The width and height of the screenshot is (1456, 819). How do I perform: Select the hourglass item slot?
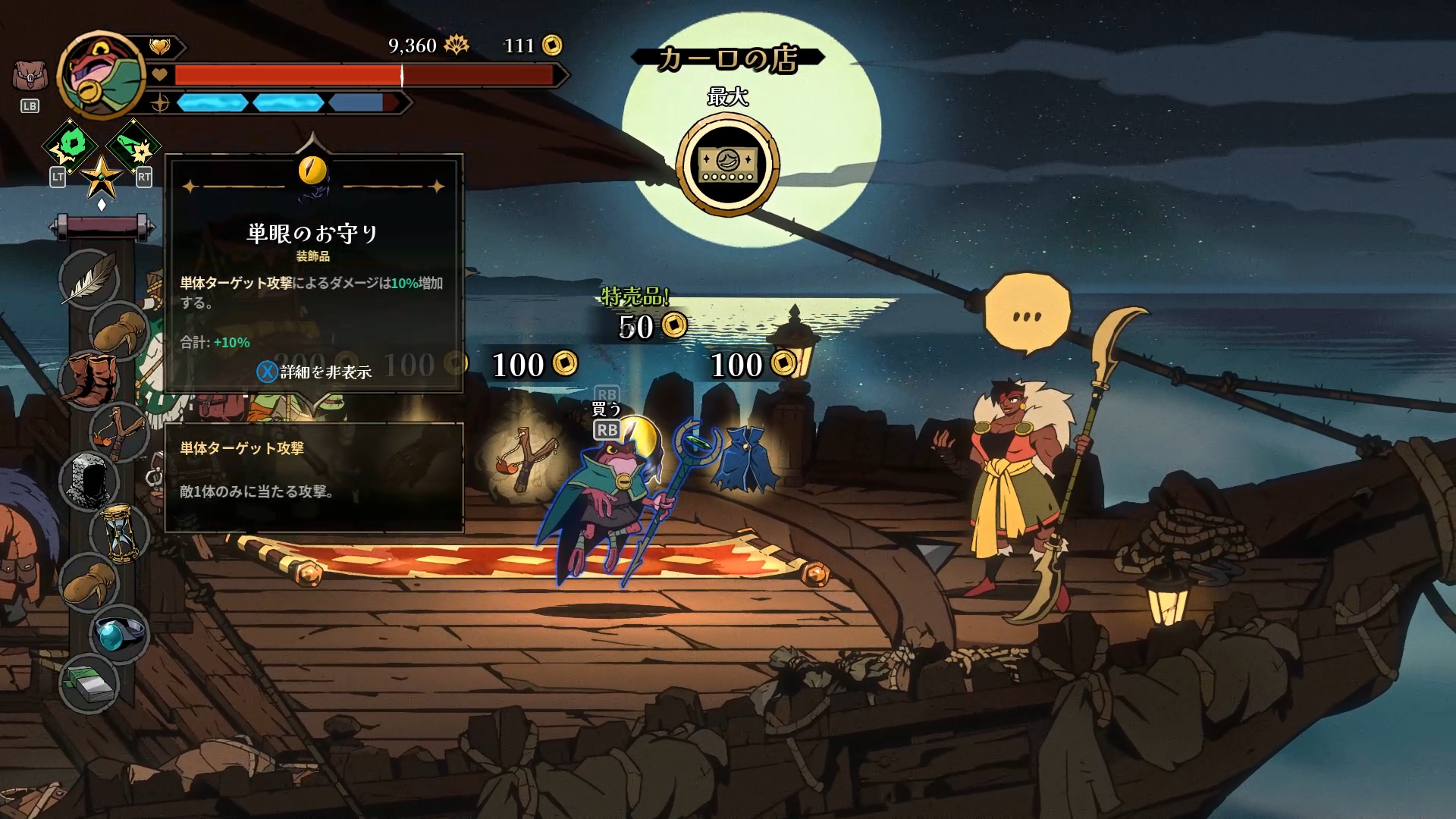point(120,532)
